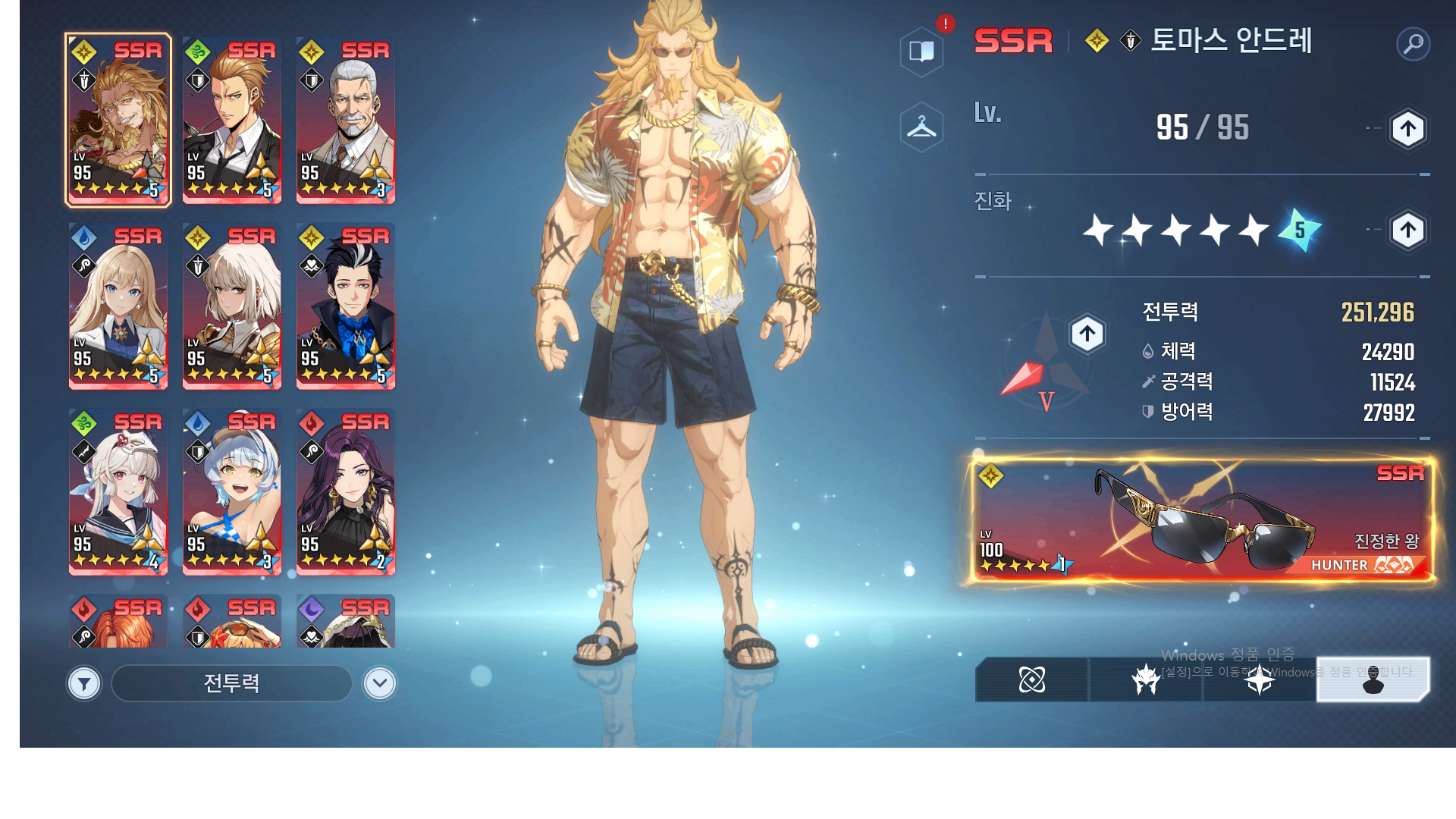Switch to the atom icon tab
This screenshot has width=1456, height=819.
(1031, 679)
